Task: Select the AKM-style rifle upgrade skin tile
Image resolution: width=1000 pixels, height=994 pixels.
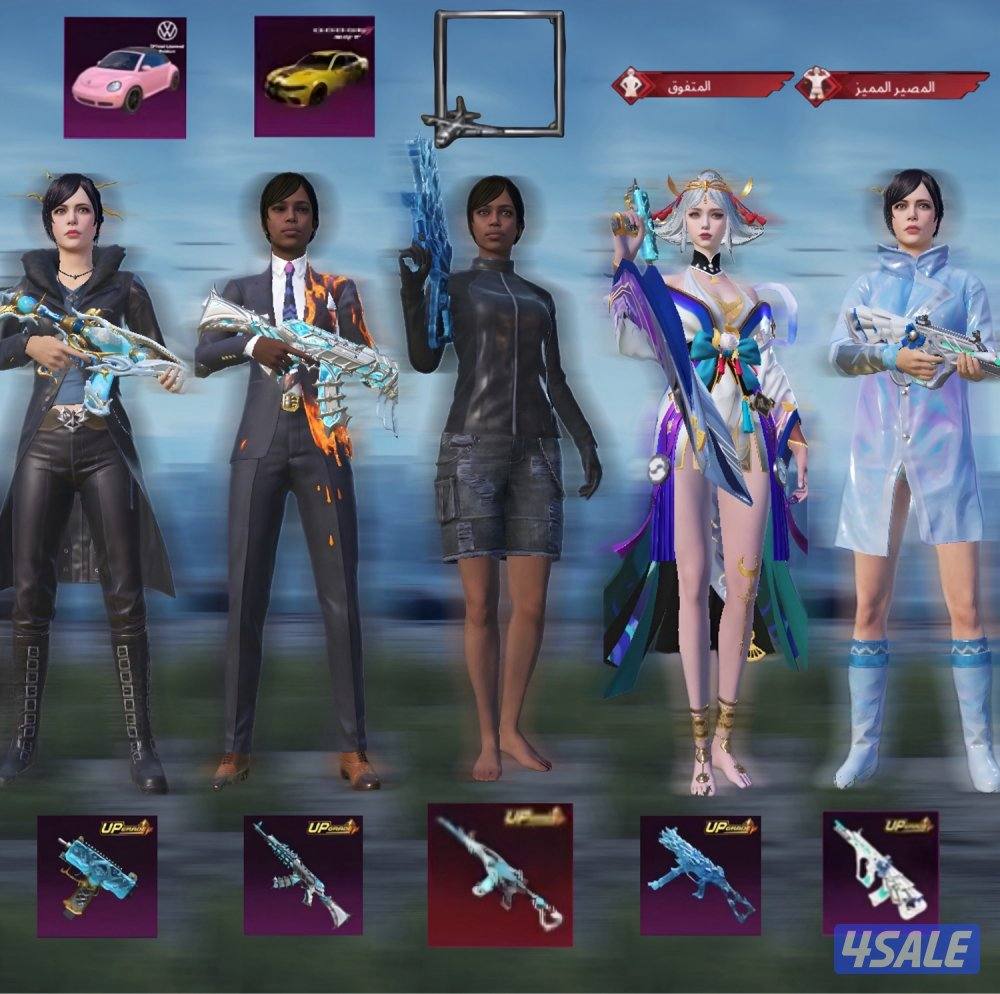Action: pyautogui.click(x=303, y=874)
